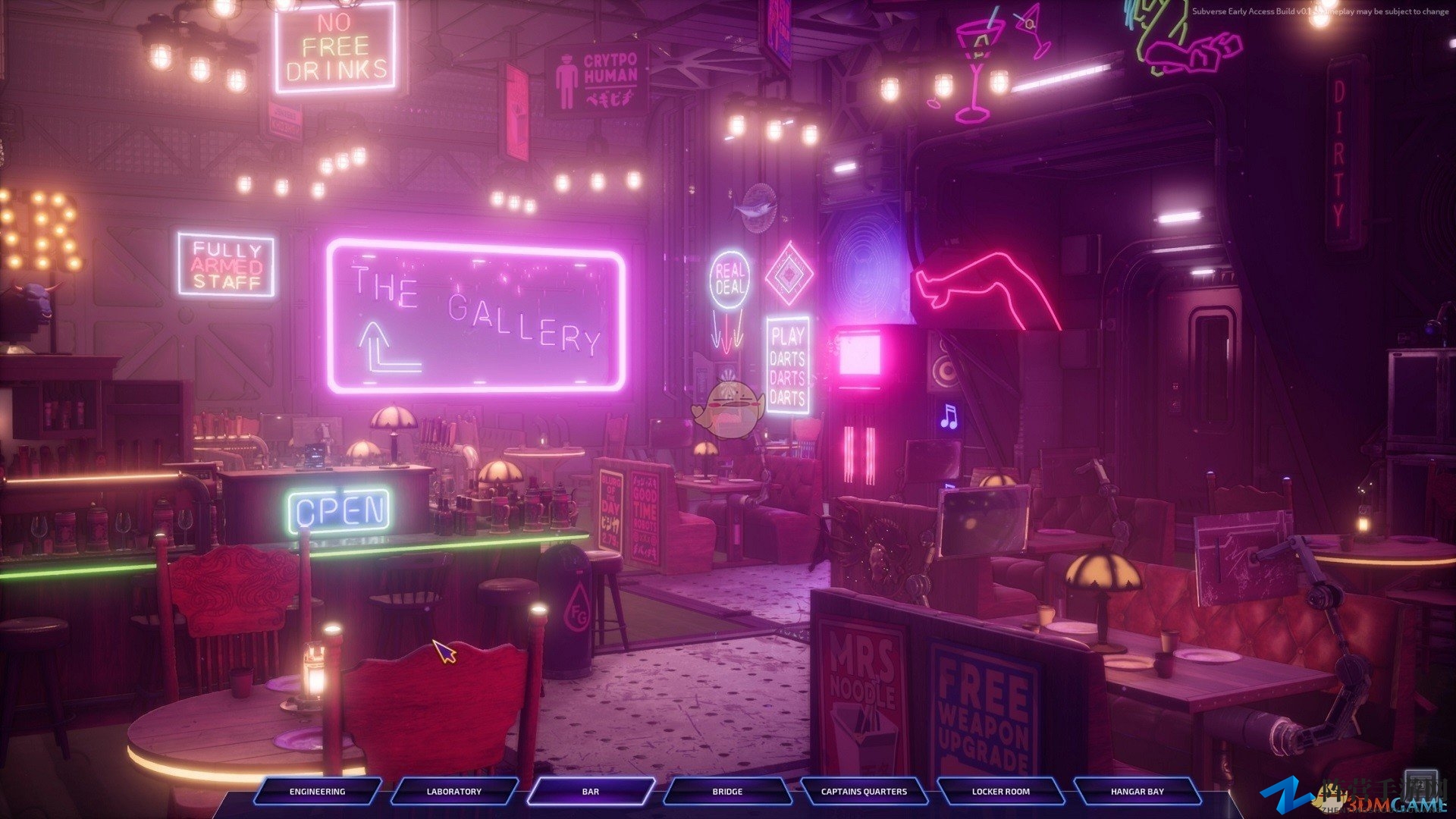Travel to the Bridge
The width and height of the screenshot is (1456, 819).
[726, 791]
